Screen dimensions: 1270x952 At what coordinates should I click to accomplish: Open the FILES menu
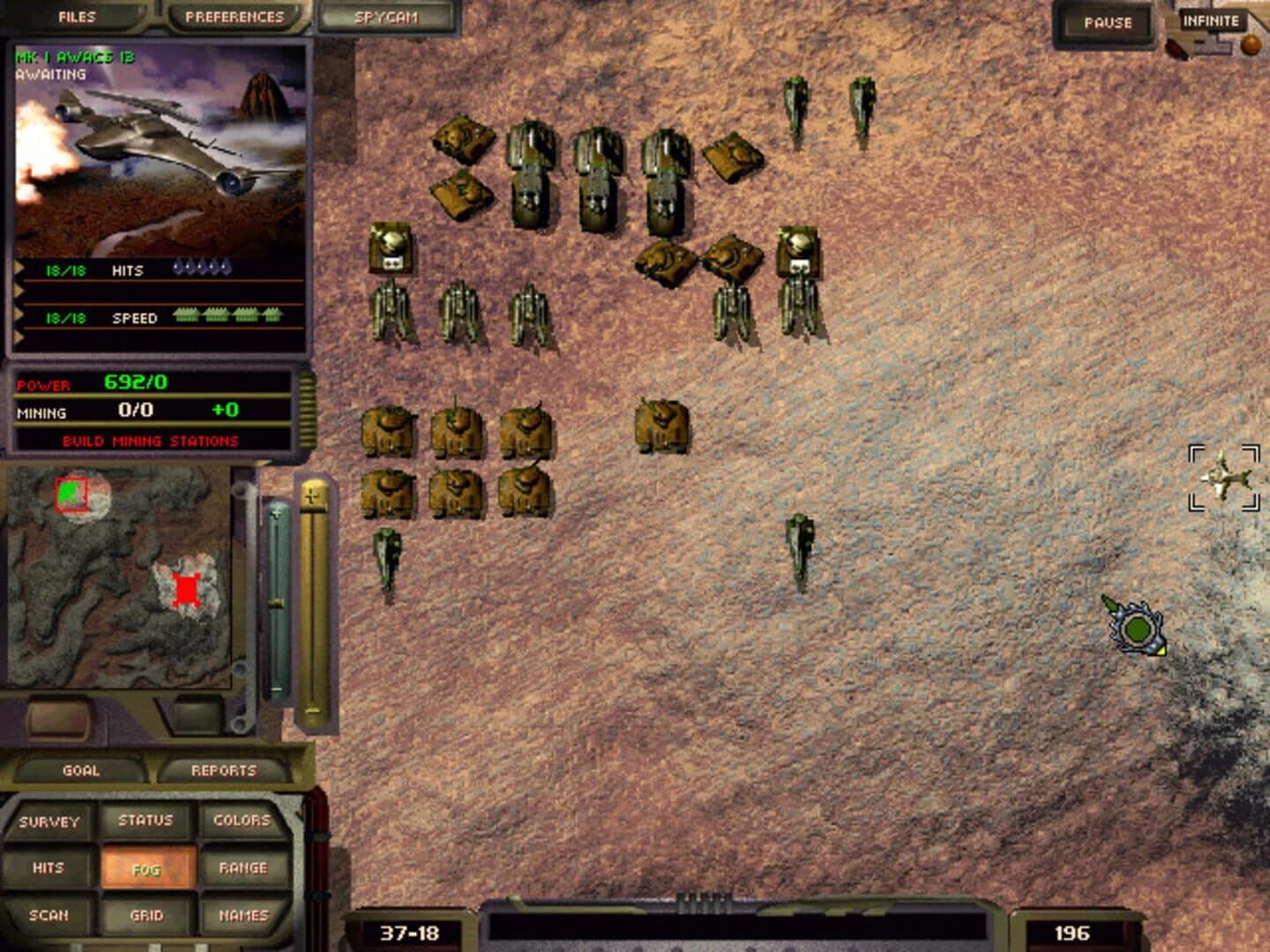coord(76,14)
